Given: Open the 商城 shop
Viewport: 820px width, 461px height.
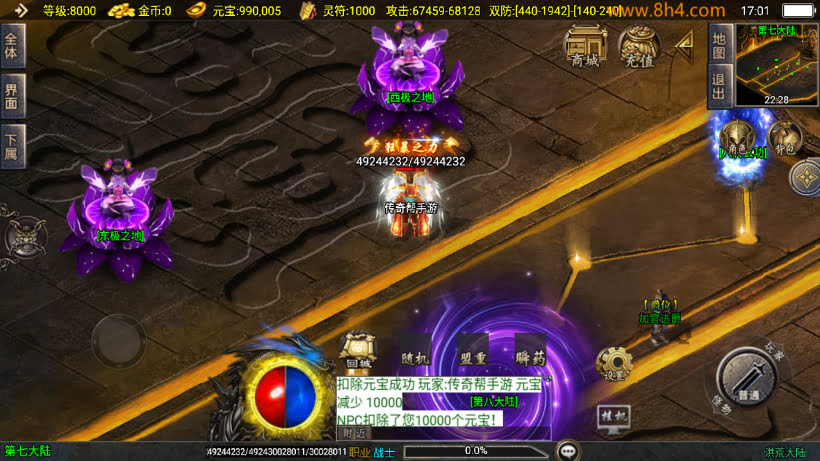Looking at the screenshot, I should pyautogui.click(x=585, y=46).
